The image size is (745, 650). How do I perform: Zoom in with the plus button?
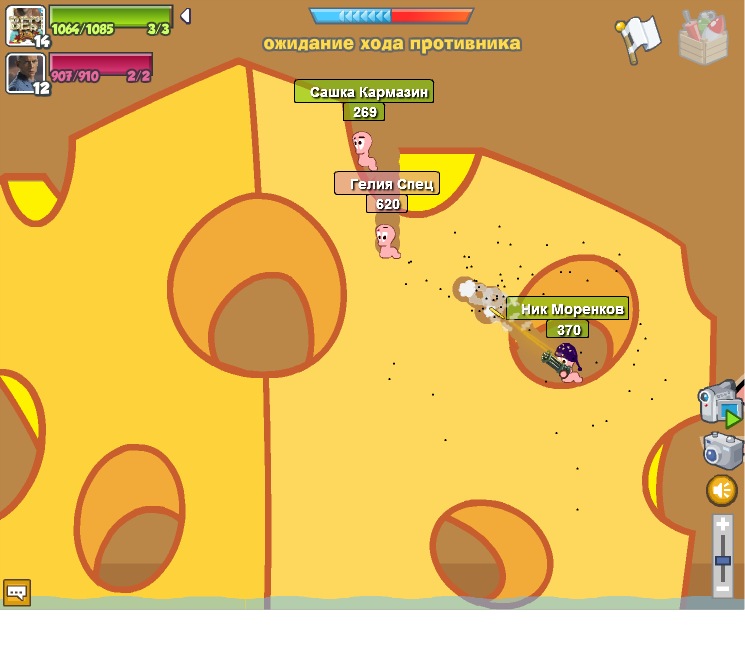pyautogui.click(x=722, y=525)
